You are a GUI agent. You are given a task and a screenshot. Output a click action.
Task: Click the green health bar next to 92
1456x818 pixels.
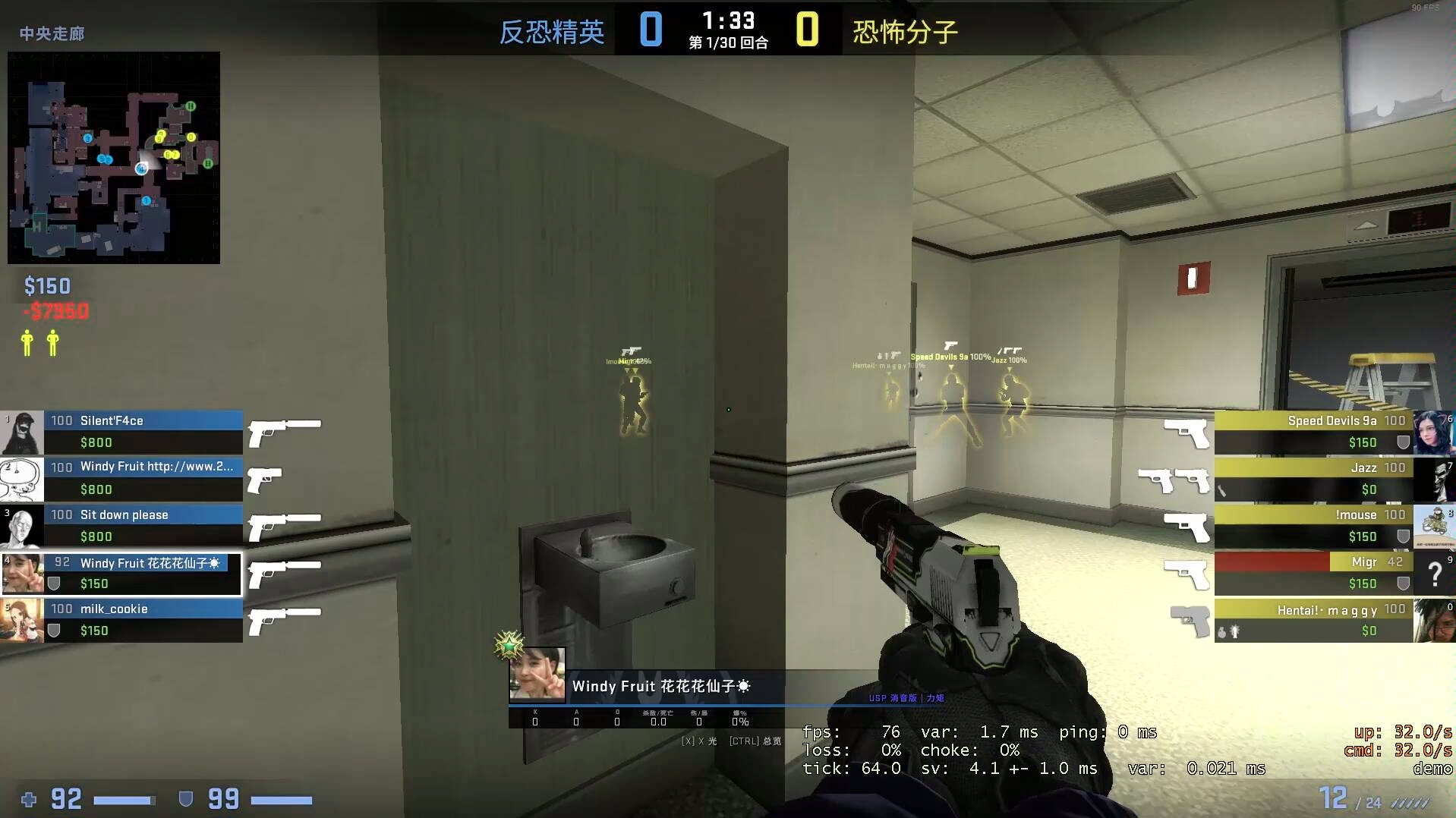pyautogui.click(x=125, y=799)
